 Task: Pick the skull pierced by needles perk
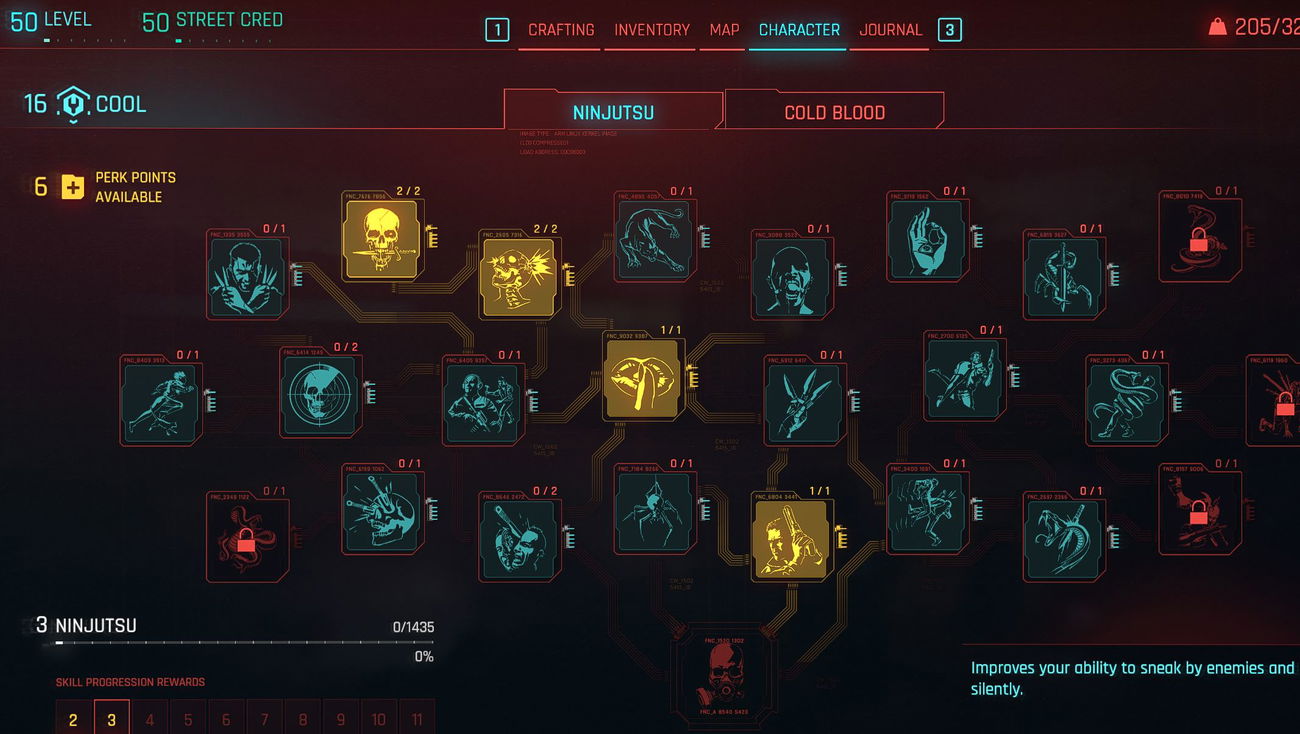click(382, 512)
